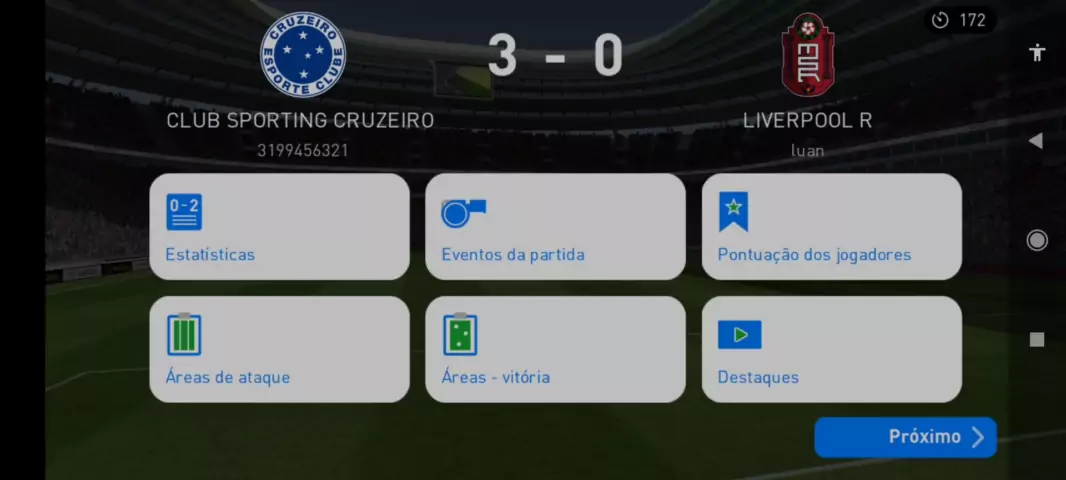Tap the Android home circle button
The width and height of the screenshot is (1066, 480).
(x=1037, y=240)
